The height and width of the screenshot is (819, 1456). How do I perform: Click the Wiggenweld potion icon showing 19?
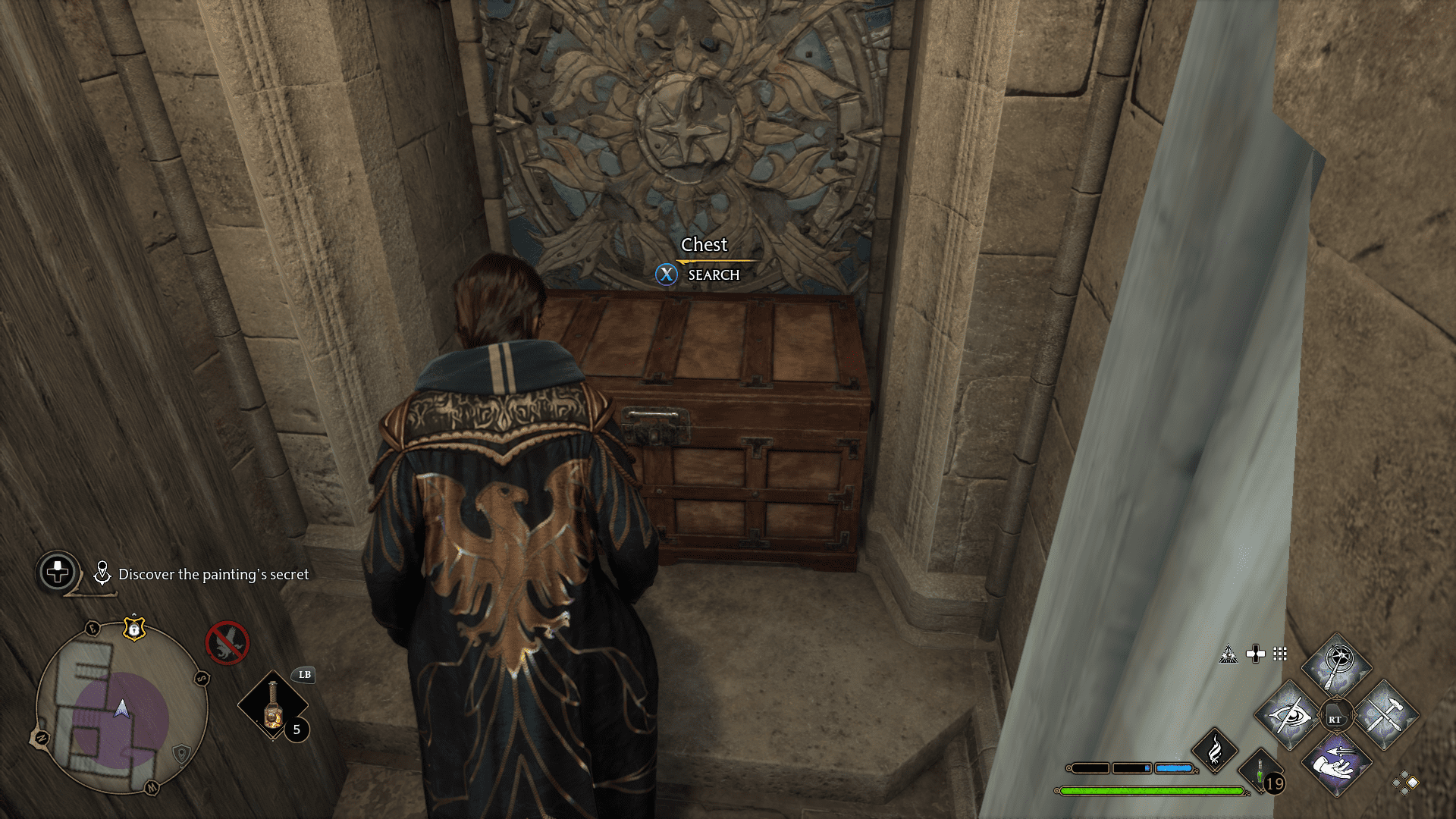[1261, 772]
